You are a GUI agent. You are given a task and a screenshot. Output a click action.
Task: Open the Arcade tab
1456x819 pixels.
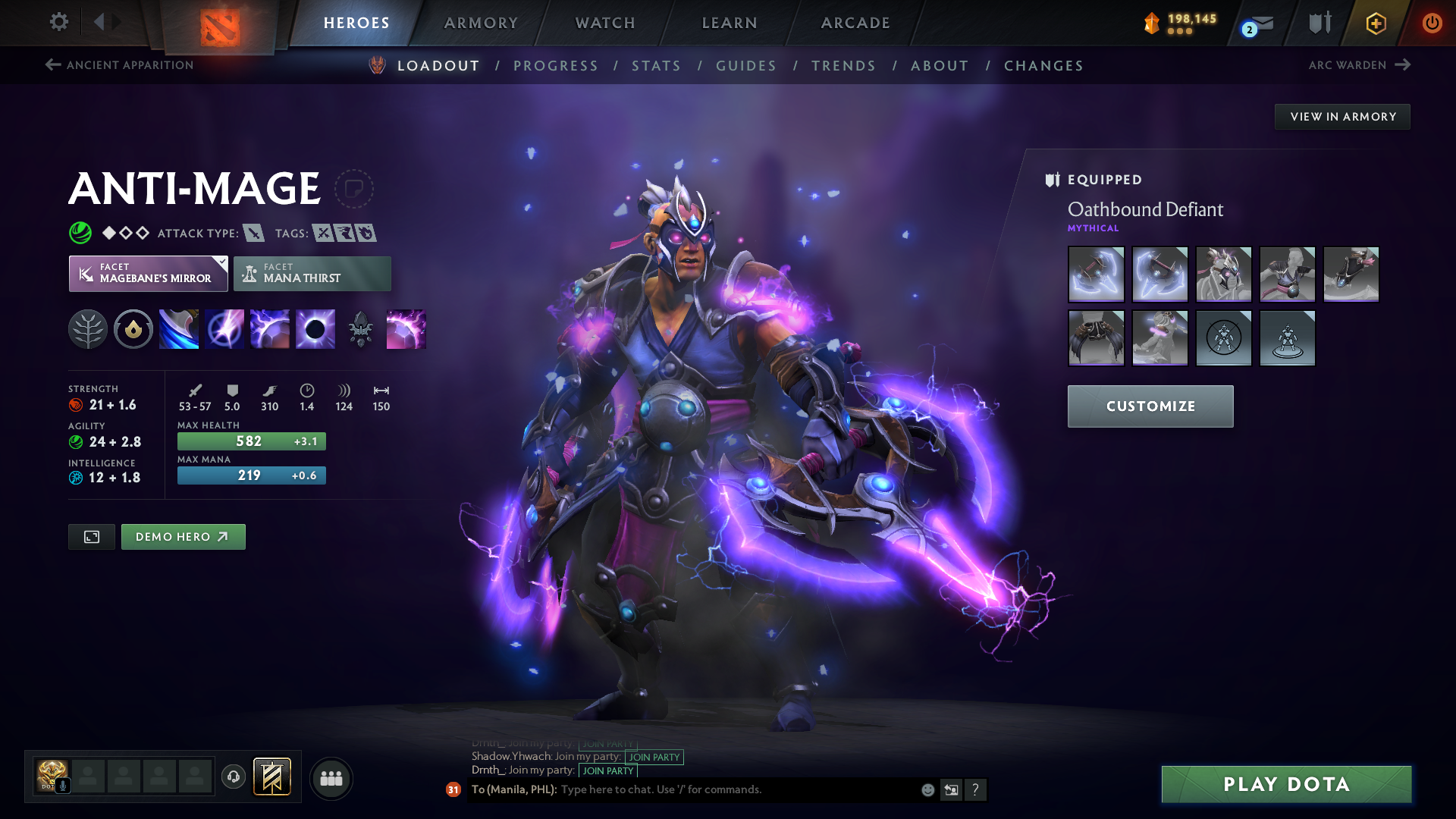tap(855, 23)
